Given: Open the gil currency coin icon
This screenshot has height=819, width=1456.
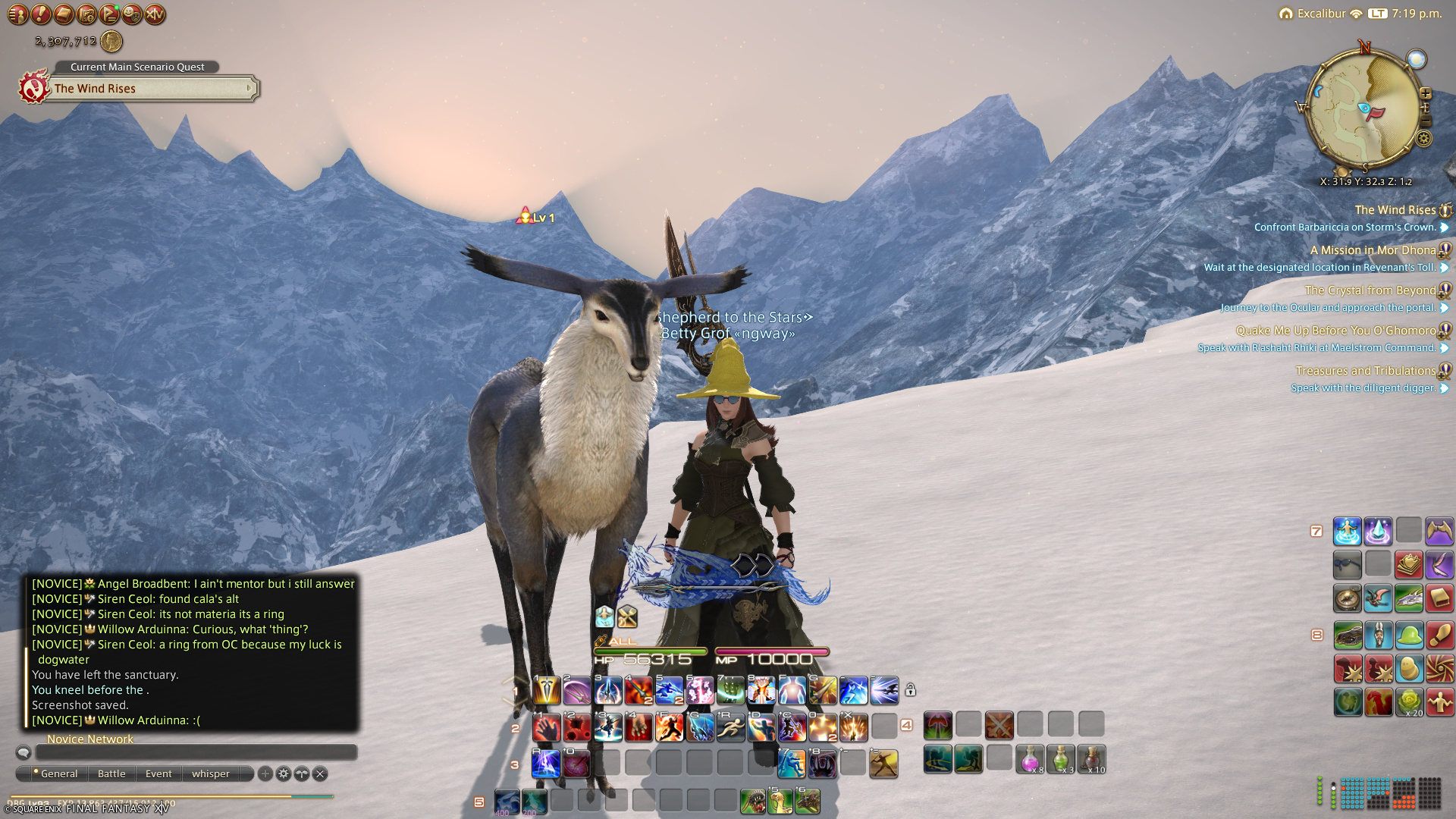Looking at the screenshot, I should pyautogui.click(x=111, y=42).
